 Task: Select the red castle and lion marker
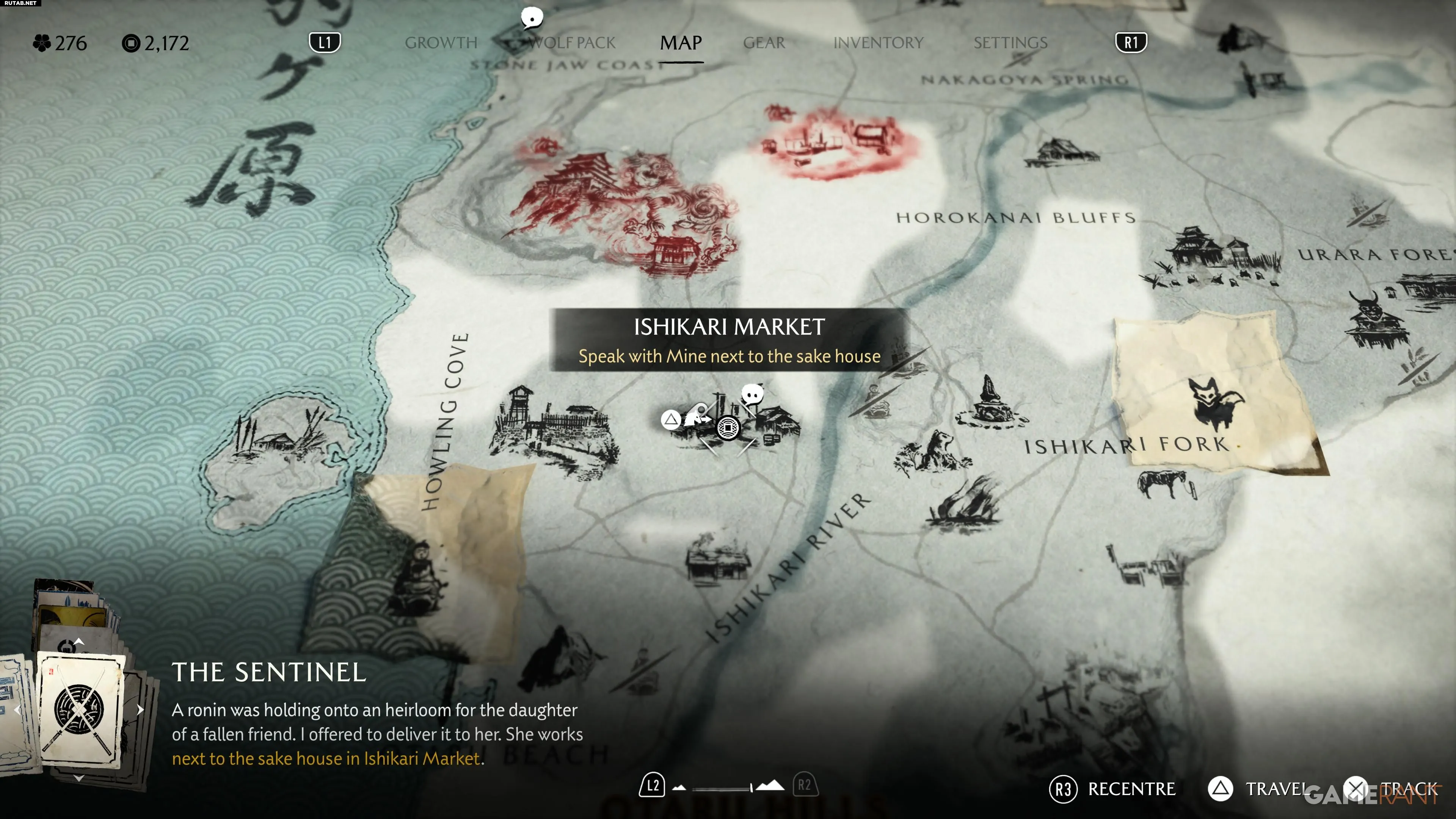click(x=622, y=209)
